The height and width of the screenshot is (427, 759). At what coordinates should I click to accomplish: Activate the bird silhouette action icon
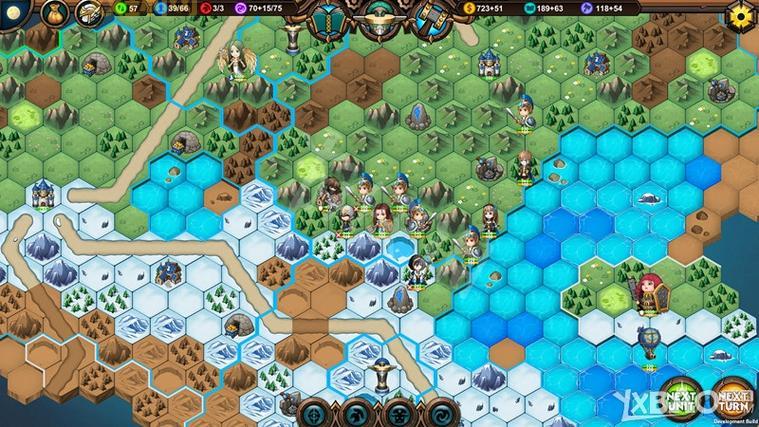pos(355,412)
